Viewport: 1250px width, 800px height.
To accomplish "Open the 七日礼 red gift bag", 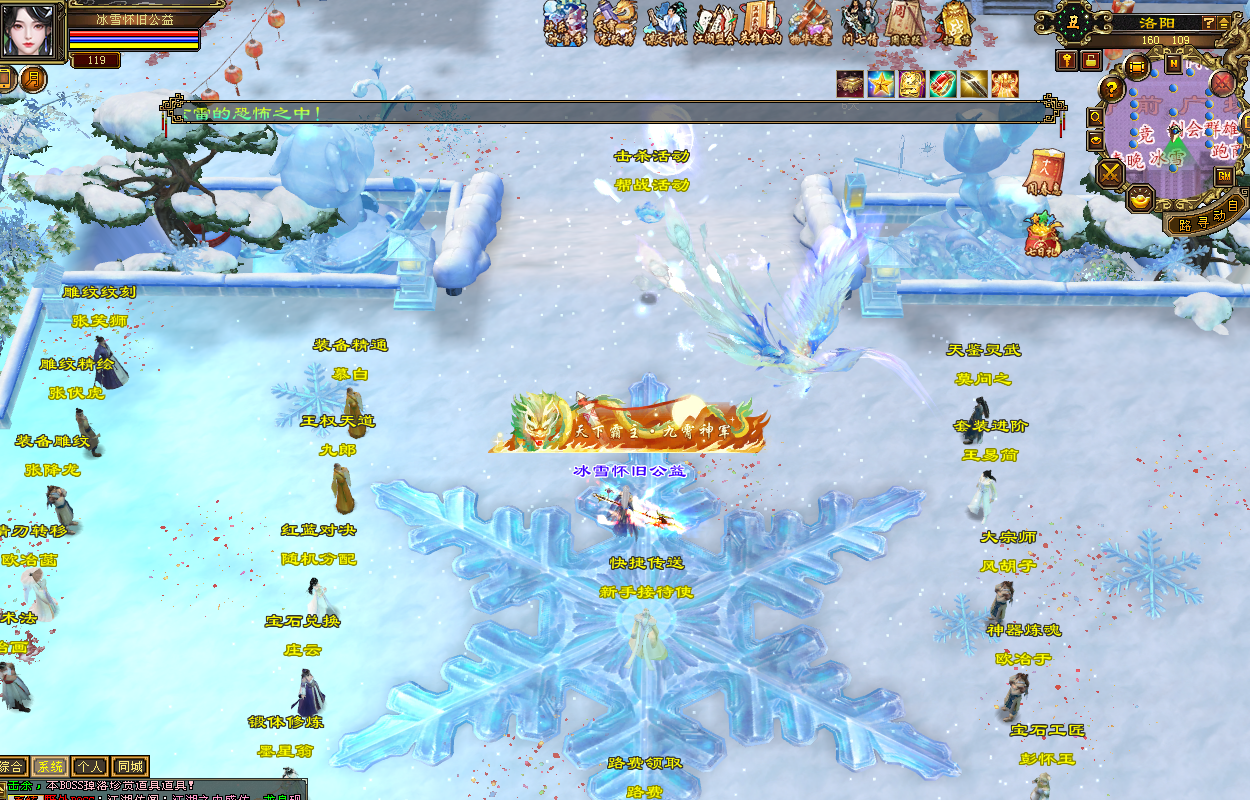I will click(1043, 234).
